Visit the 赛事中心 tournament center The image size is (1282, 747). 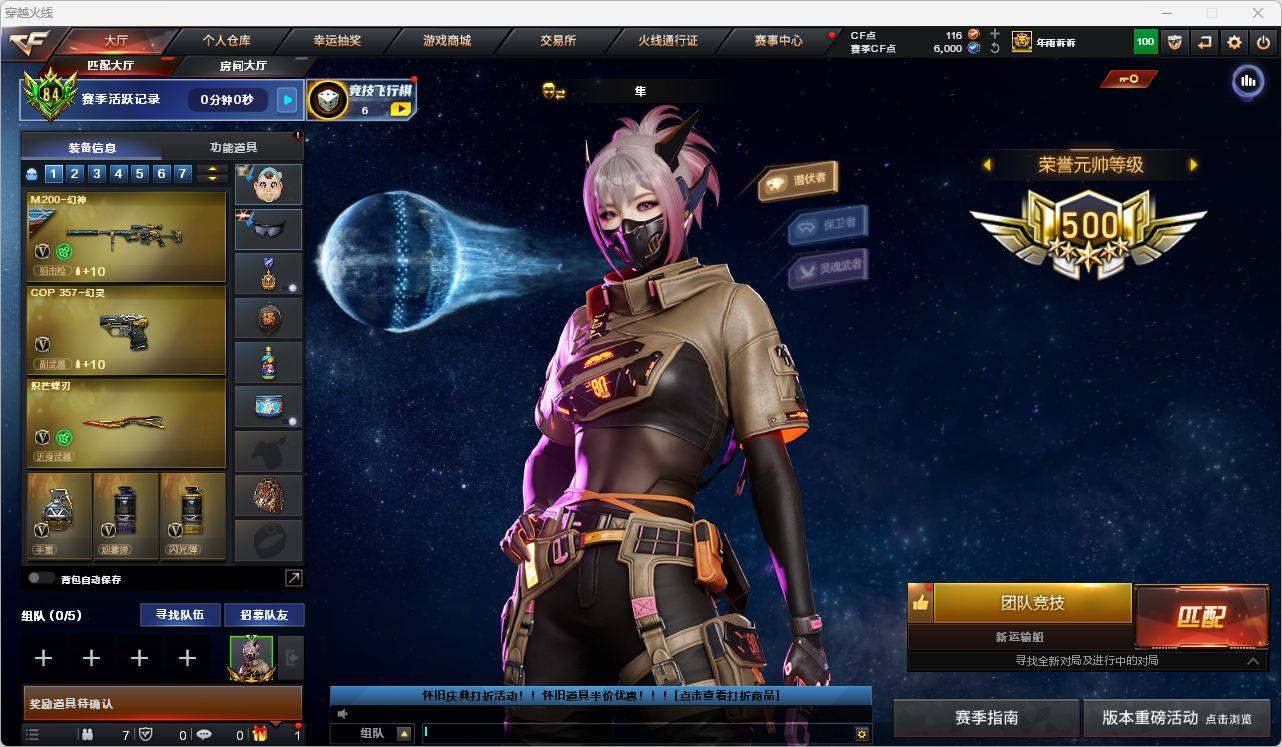click(778, 41)
